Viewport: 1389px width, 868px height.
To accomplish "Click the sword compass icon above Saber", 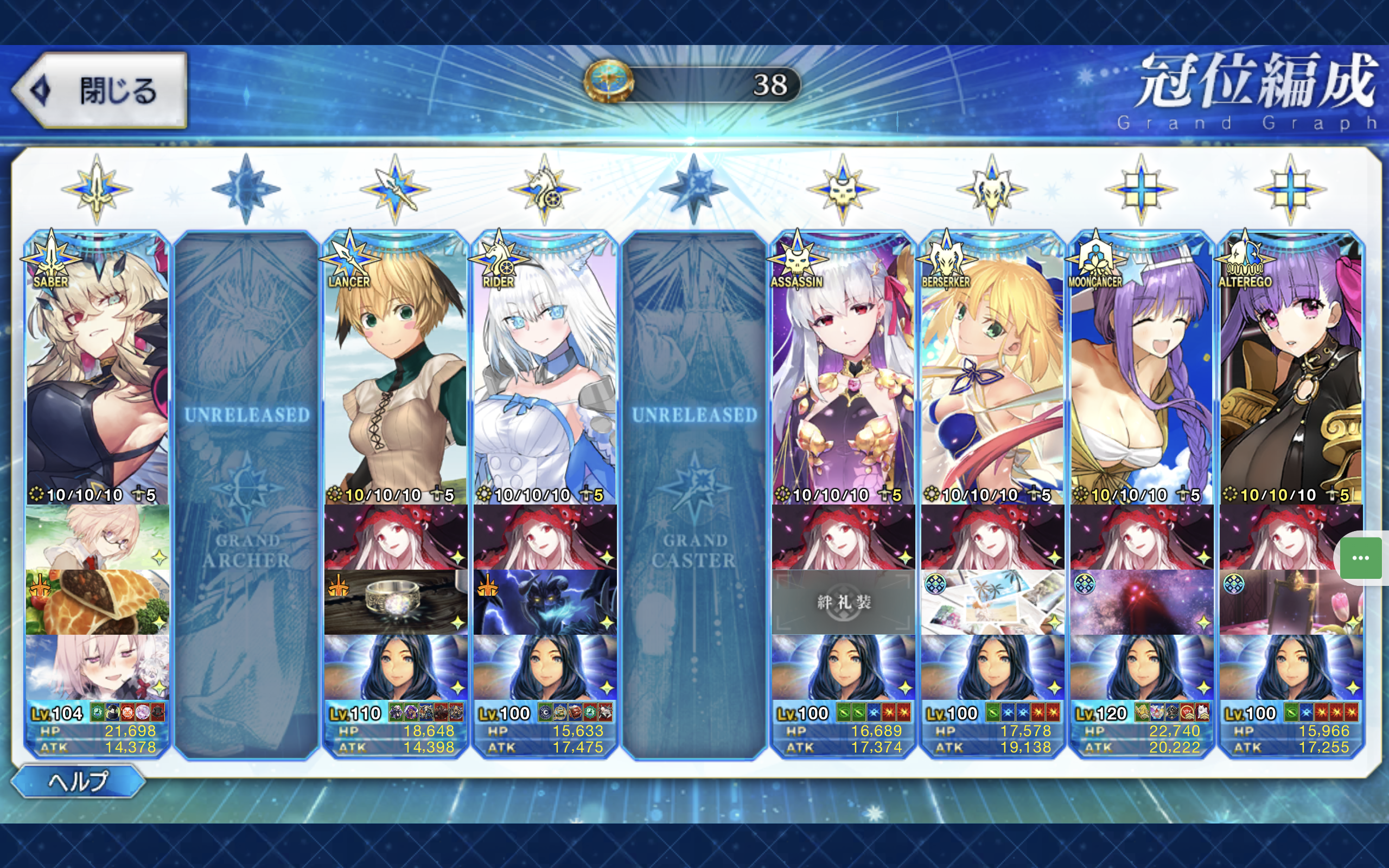I will [x=97, y=189].
